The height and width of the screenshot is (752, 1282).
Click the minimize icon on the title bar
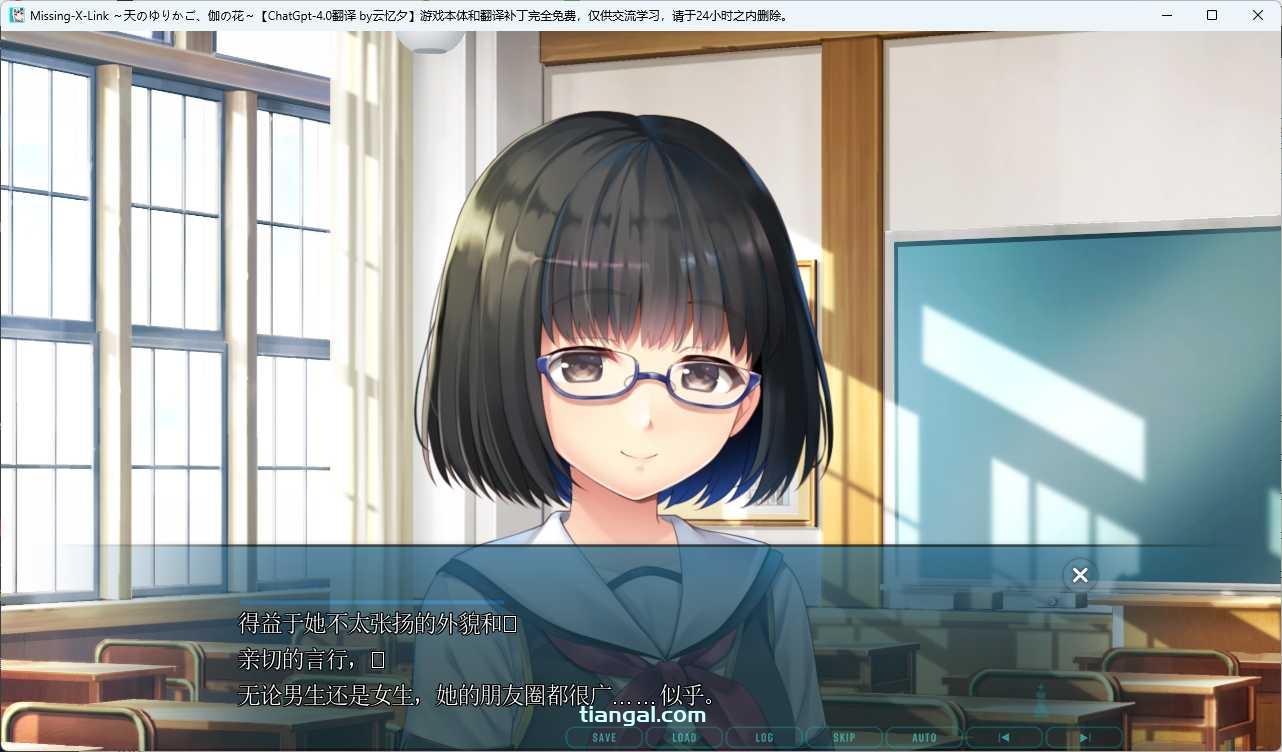pos(1166,15)
